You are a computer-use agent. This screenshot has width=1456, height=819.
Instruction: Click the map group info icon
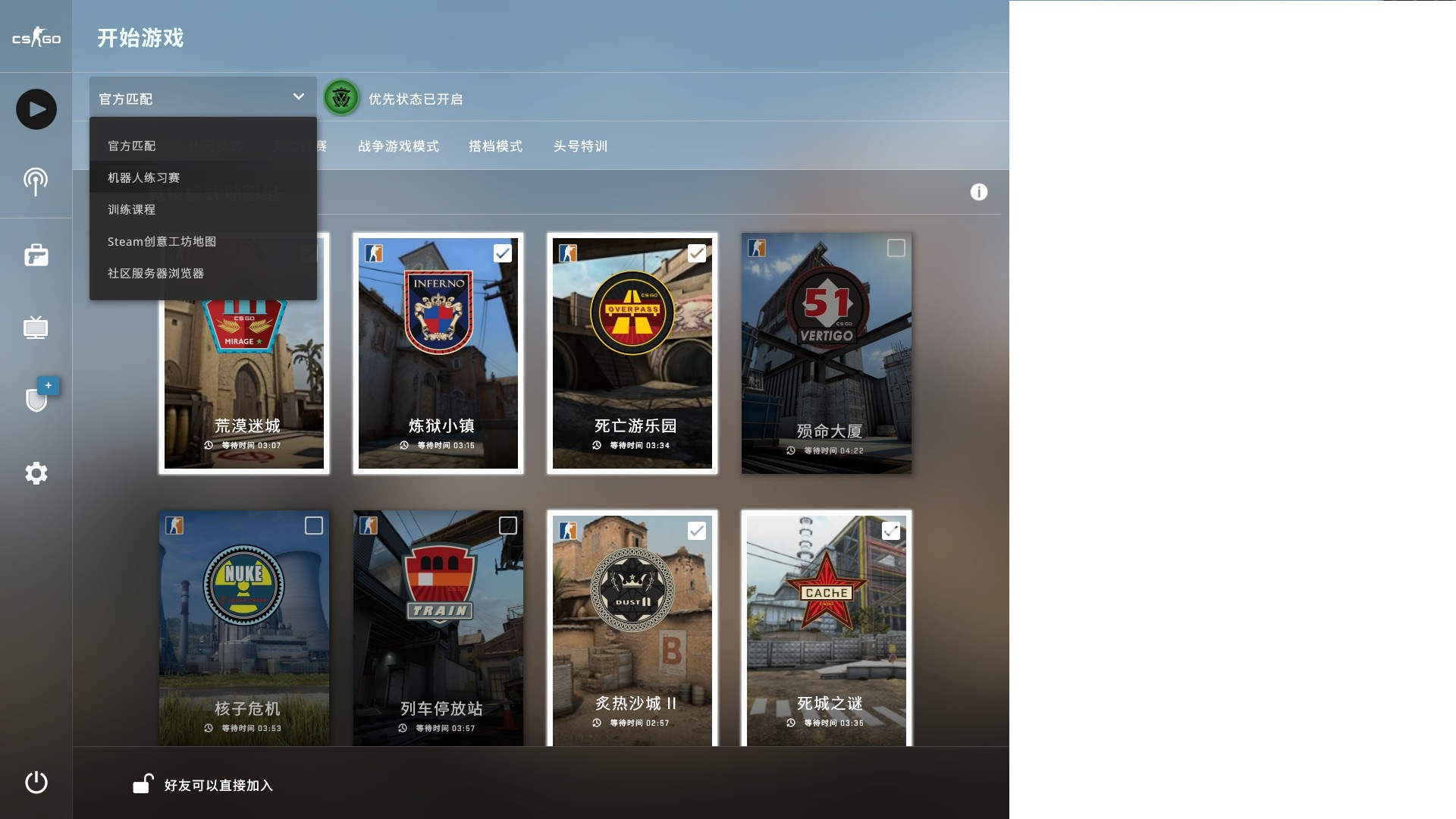pos(979,192)
